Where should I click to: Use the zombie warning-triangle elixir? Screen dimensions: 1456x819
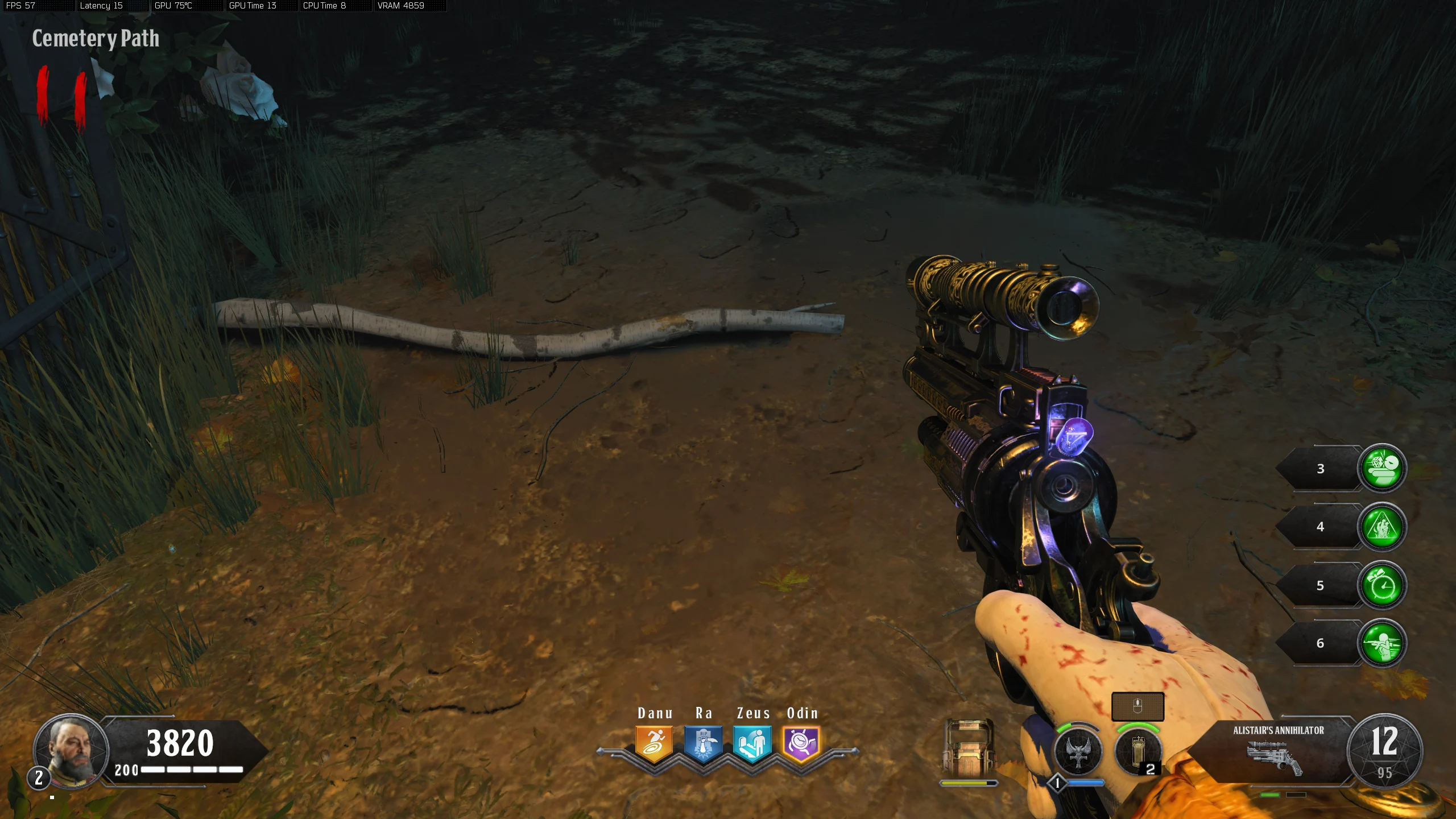(x=1382, y=527)
